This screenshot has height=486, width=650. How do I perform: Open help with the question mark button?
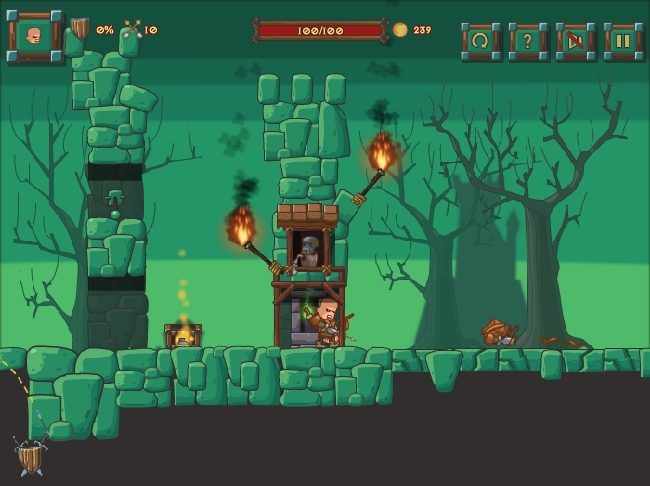click(x=527, y=41)
